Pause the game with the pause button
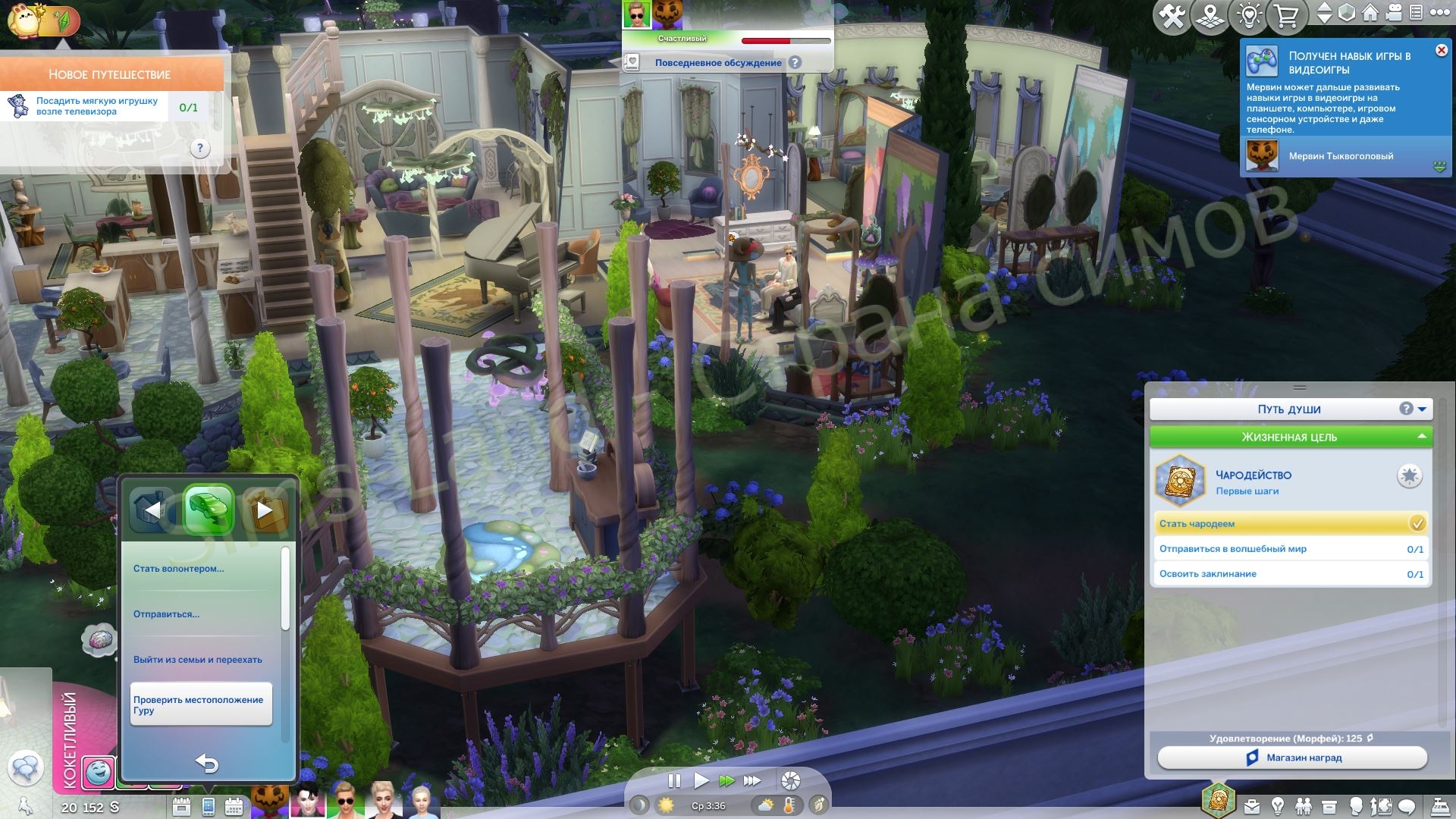The height and width of the screenshot is (819, 1456). click(x=673, y=780)
